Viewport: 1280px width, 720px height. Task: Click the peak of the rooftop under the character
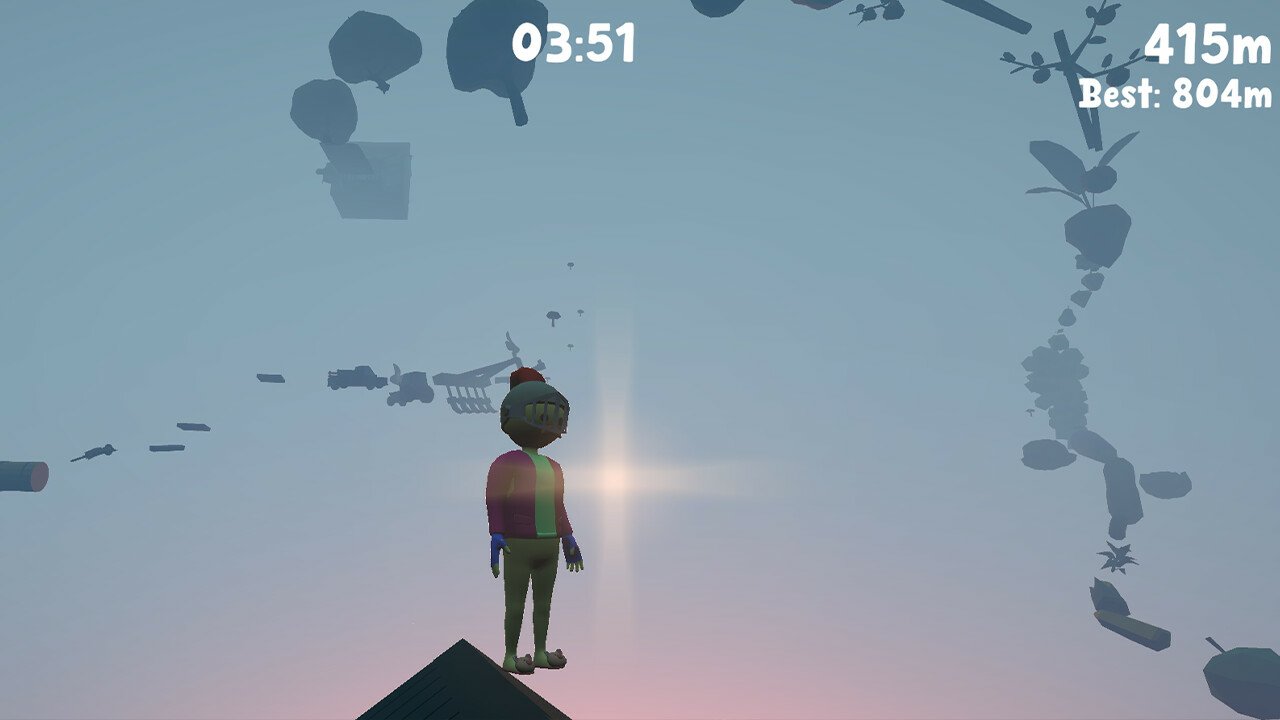(462, 640)
